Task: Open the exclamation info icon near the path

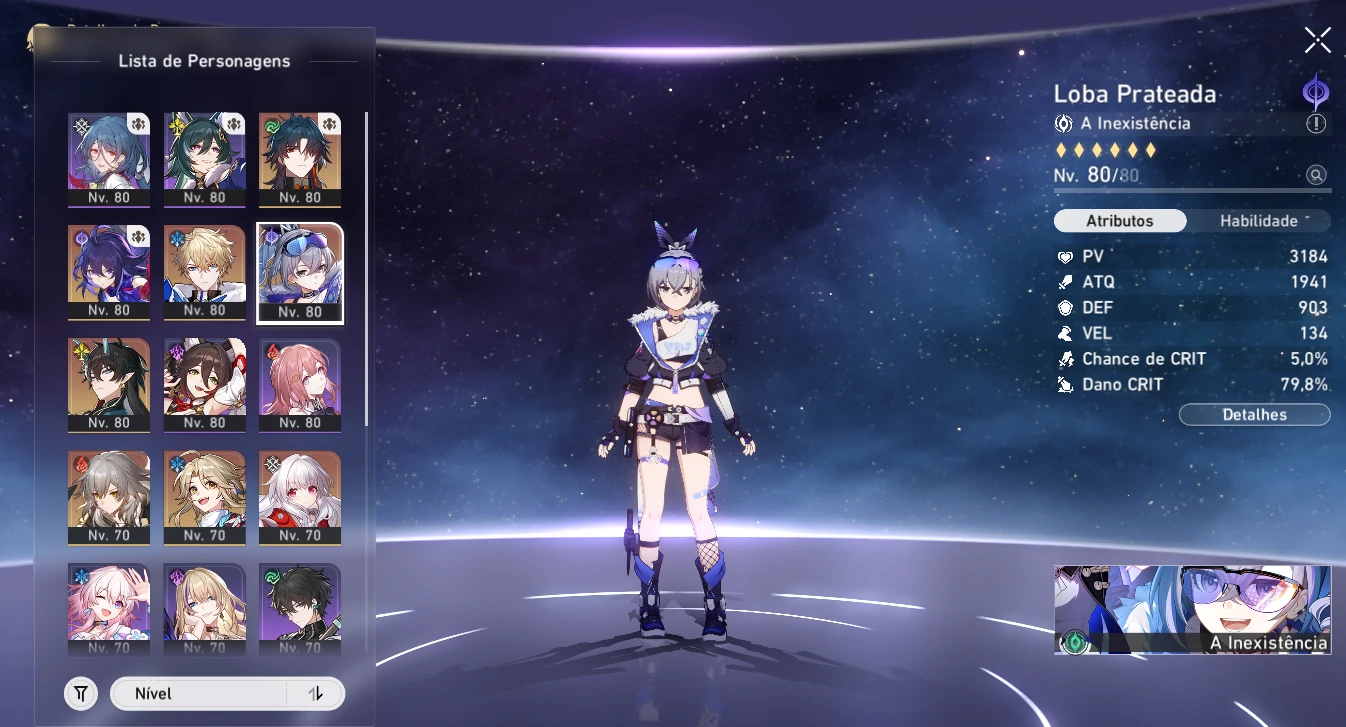Action: point(1317,123)
